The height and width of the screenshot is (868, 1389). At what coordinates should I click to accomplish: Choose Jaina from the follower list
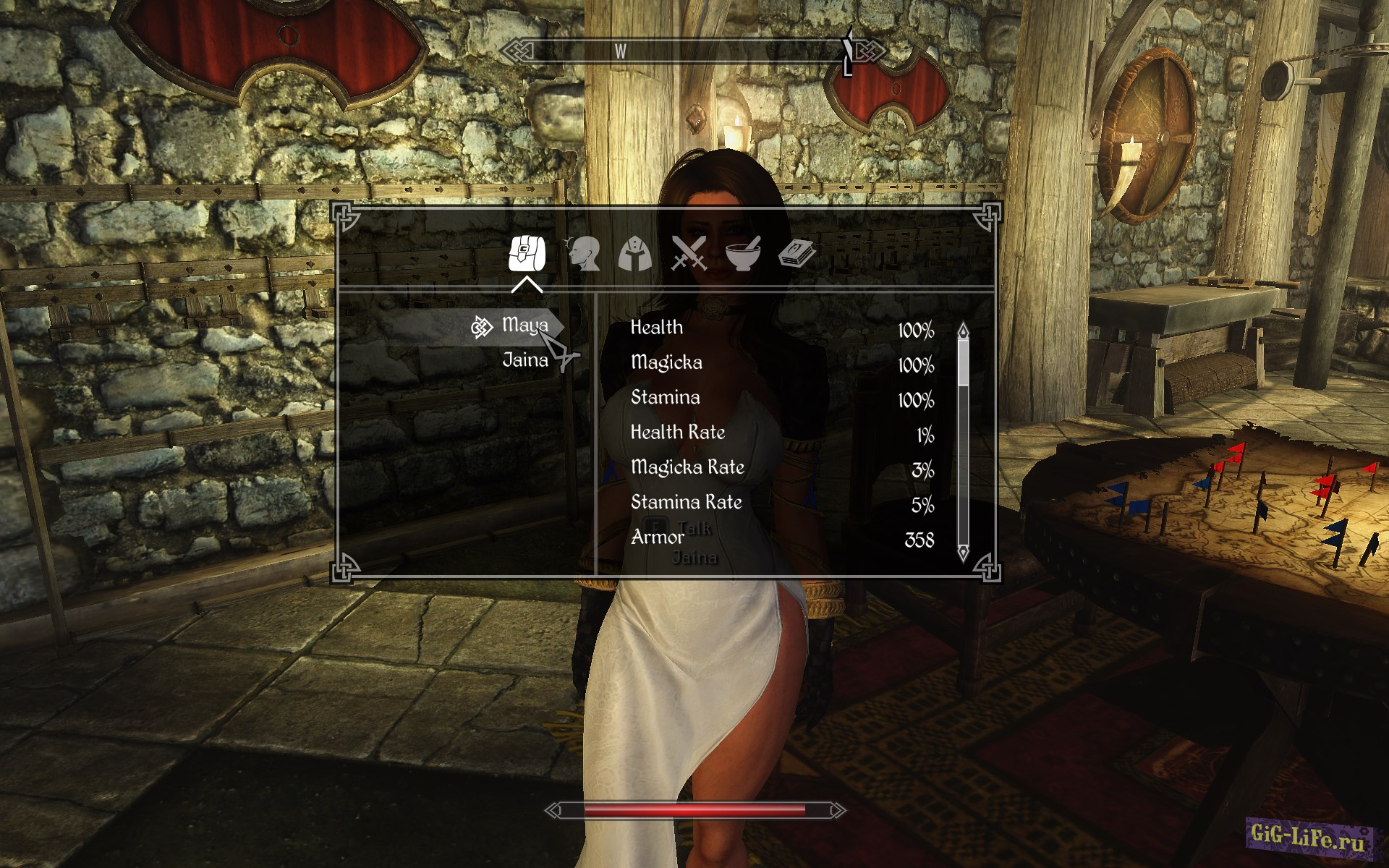coord(525,360)
